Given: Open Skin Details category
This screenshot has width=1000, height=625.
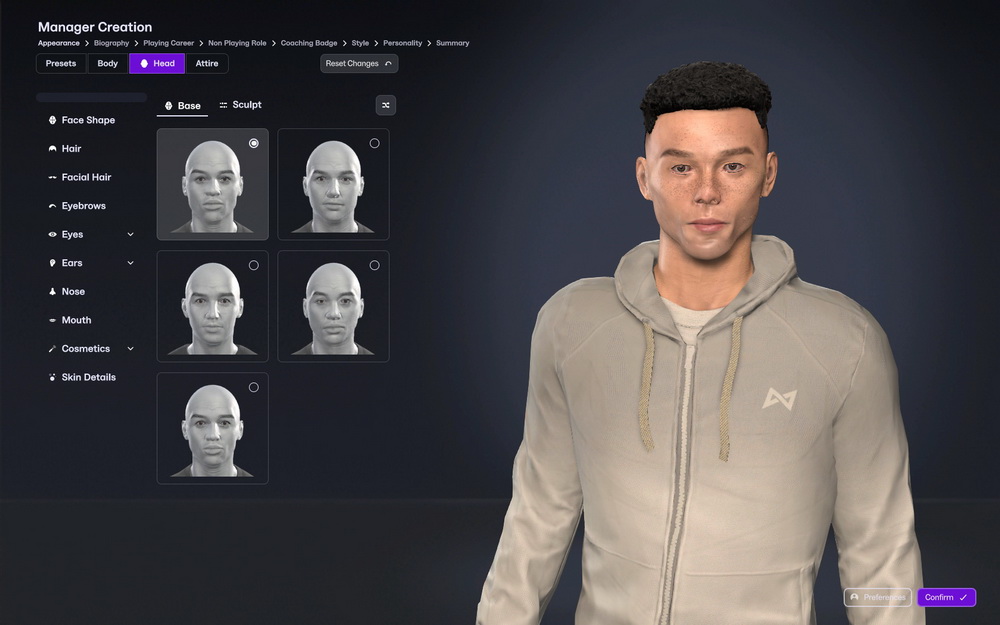Looking at the screenshot, I should (x=88, y=377).
